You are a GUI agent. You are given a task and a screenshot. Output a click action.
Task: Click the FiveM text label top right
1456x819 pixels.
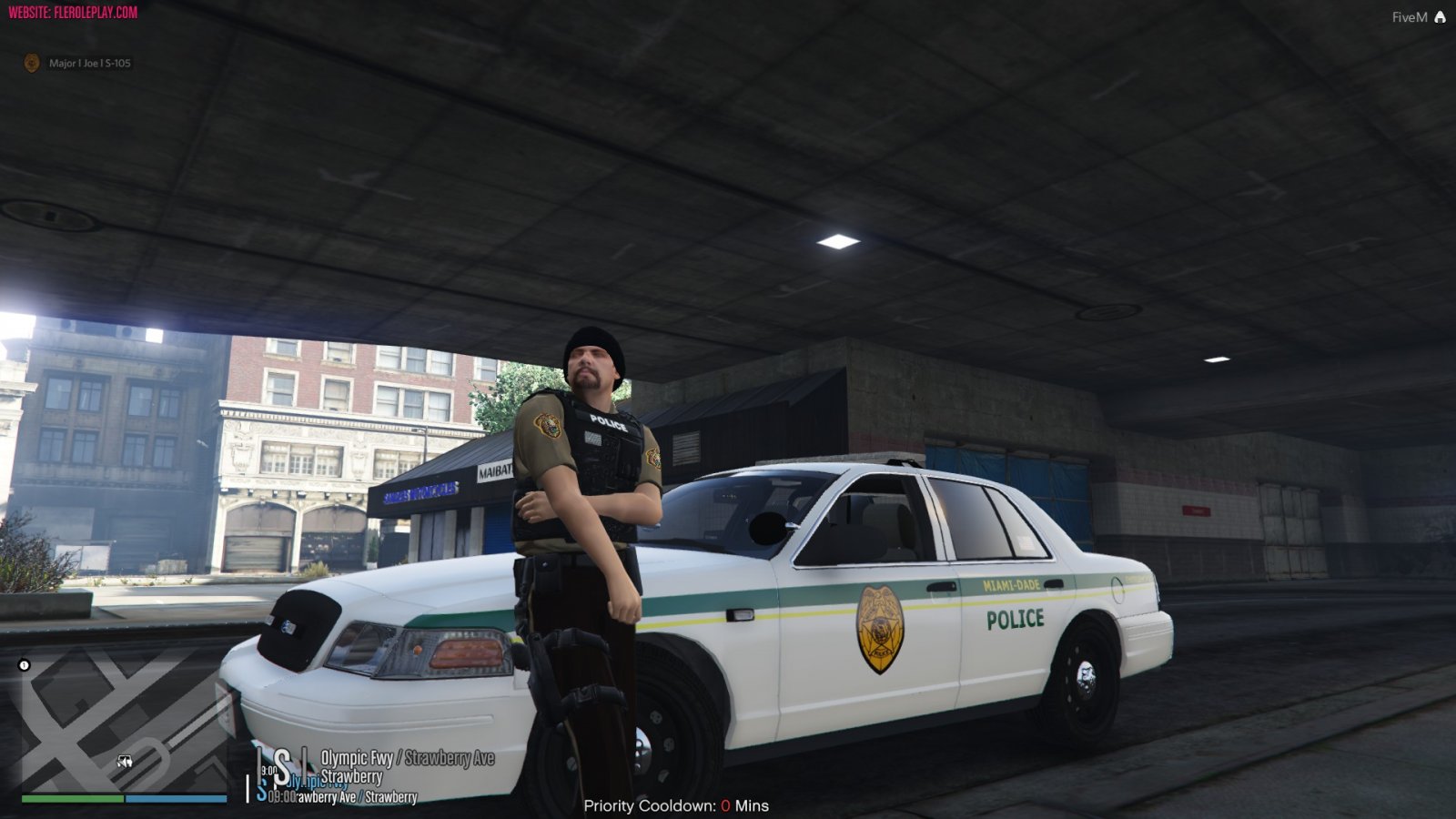[1407, 16]
